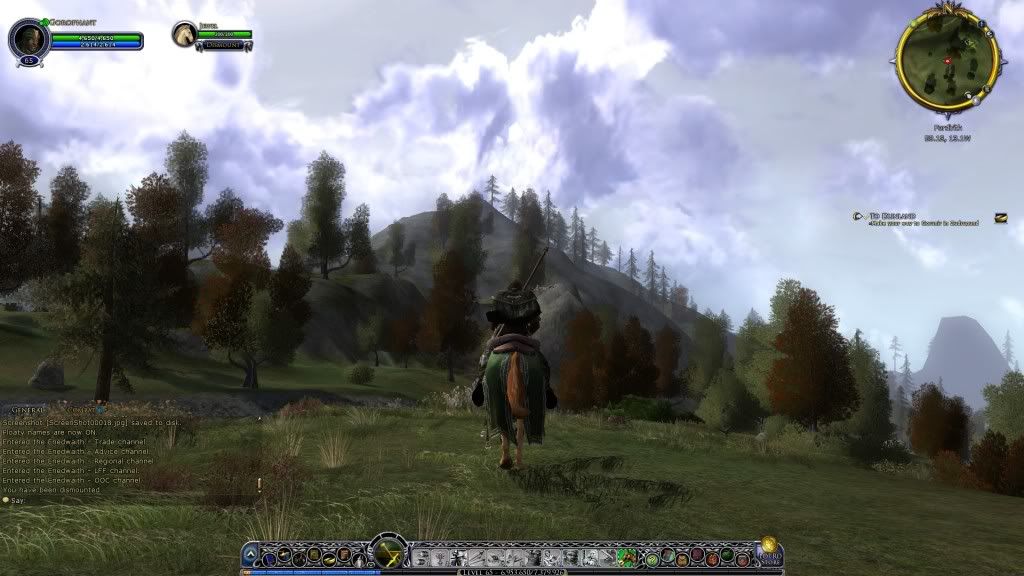The height and width of the screenshot is (576, 1024).
Task: Click the yellow icon beside the quest tracker
Action: pyautogui.click(x=1000, y=217)
